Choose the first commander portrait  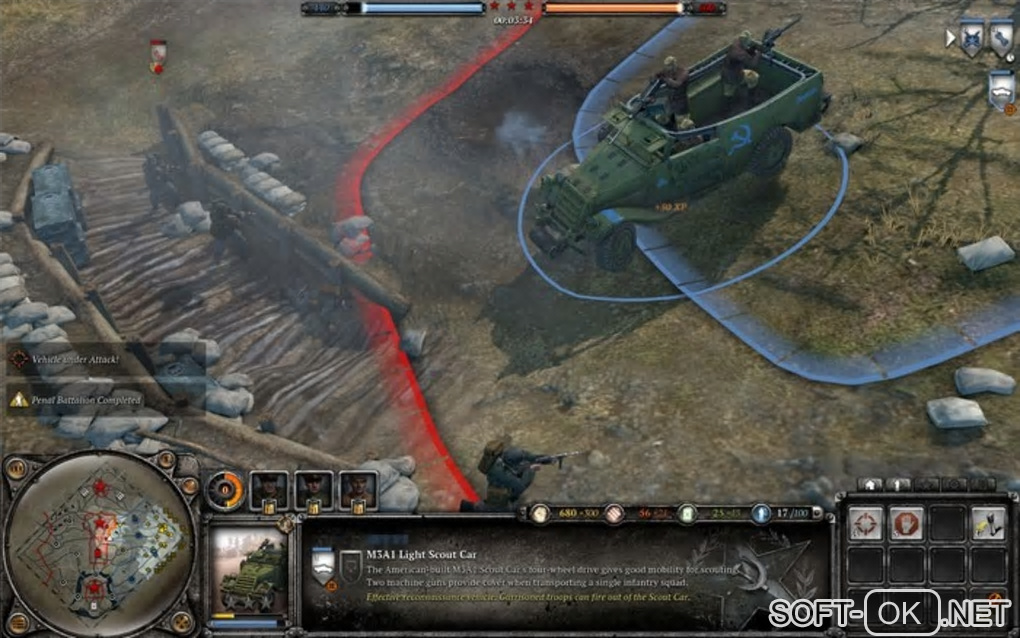tap(268, 489)
